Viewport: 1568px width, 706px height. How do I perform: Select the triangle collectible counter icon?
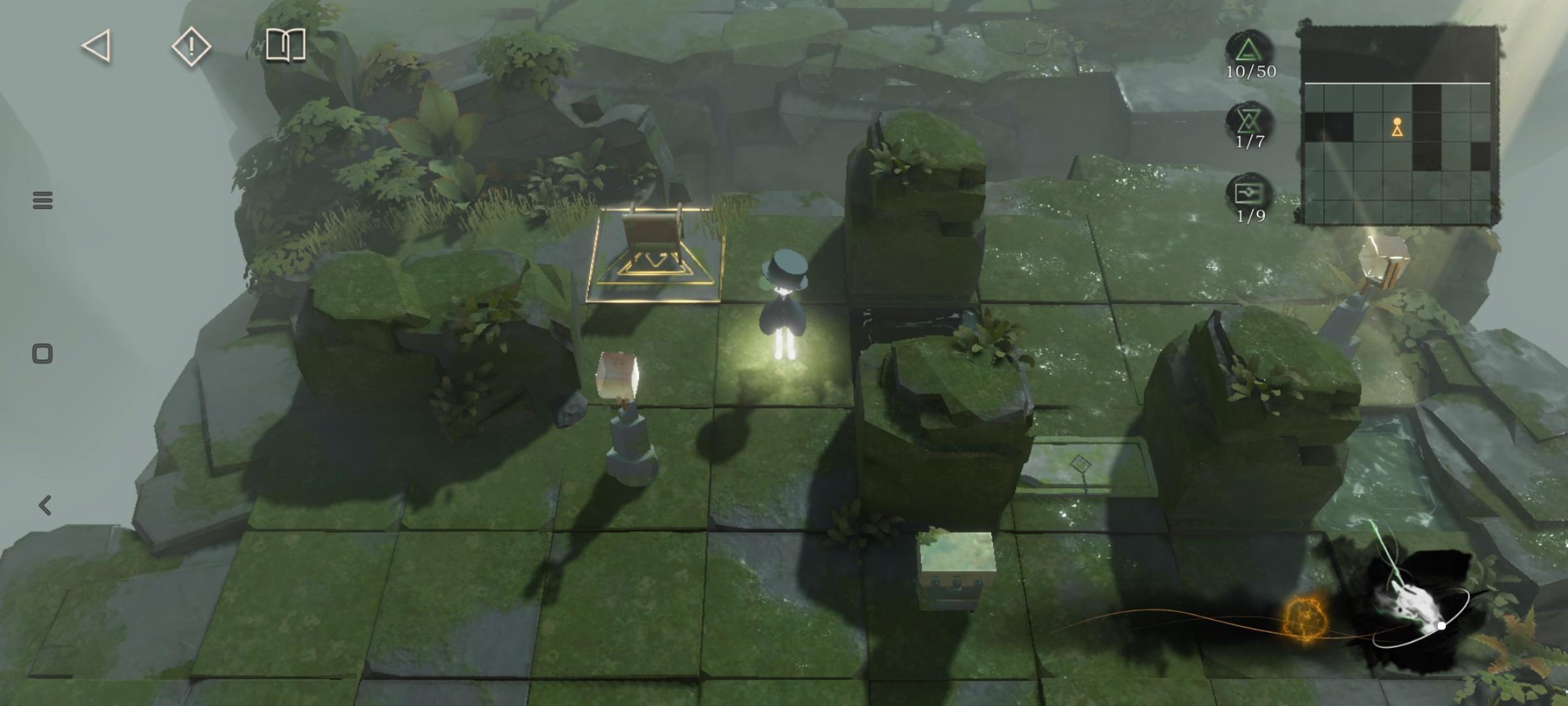coord(1249,50)
